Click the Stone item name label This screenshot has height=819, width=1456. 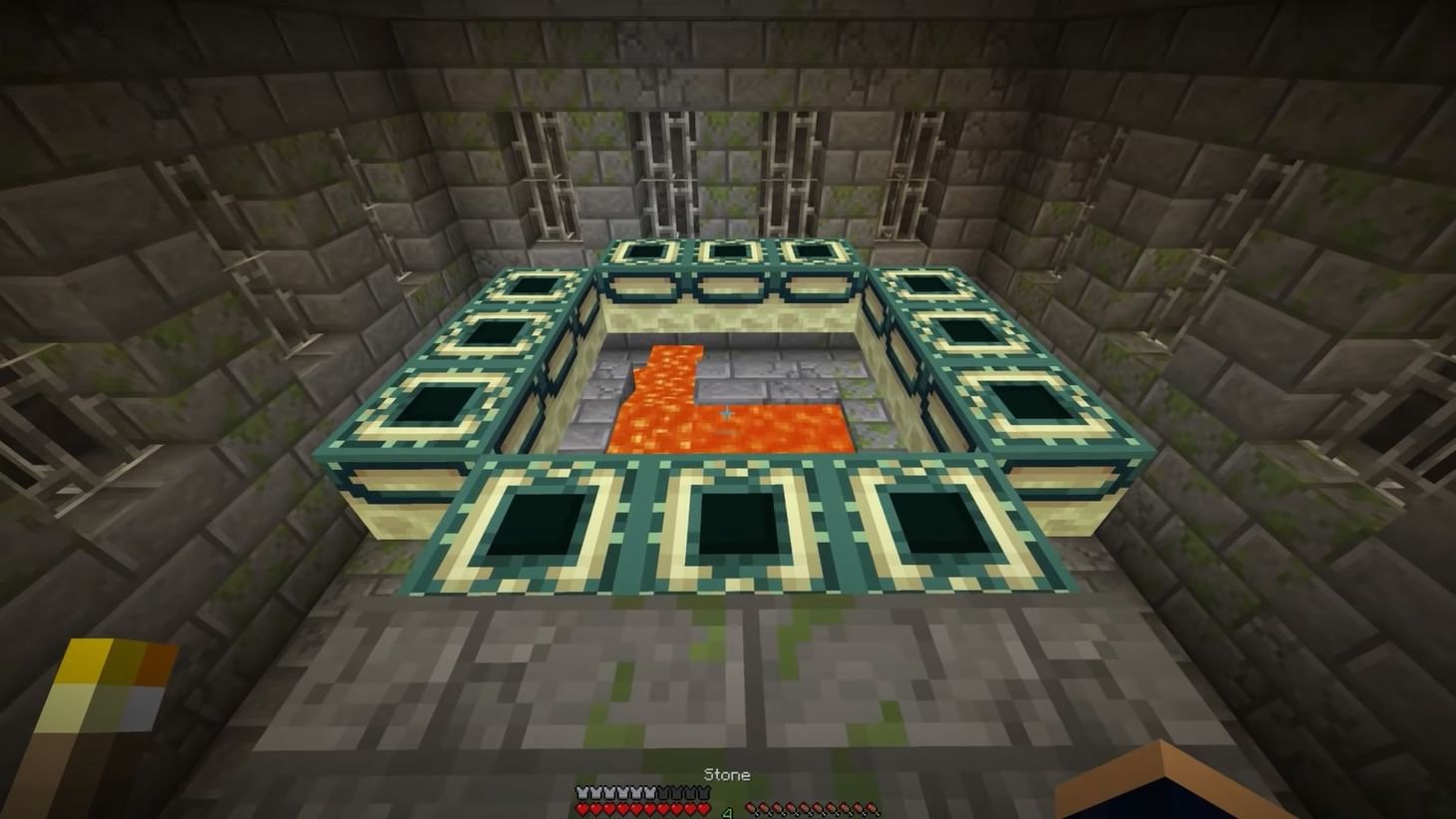(727, 774)
